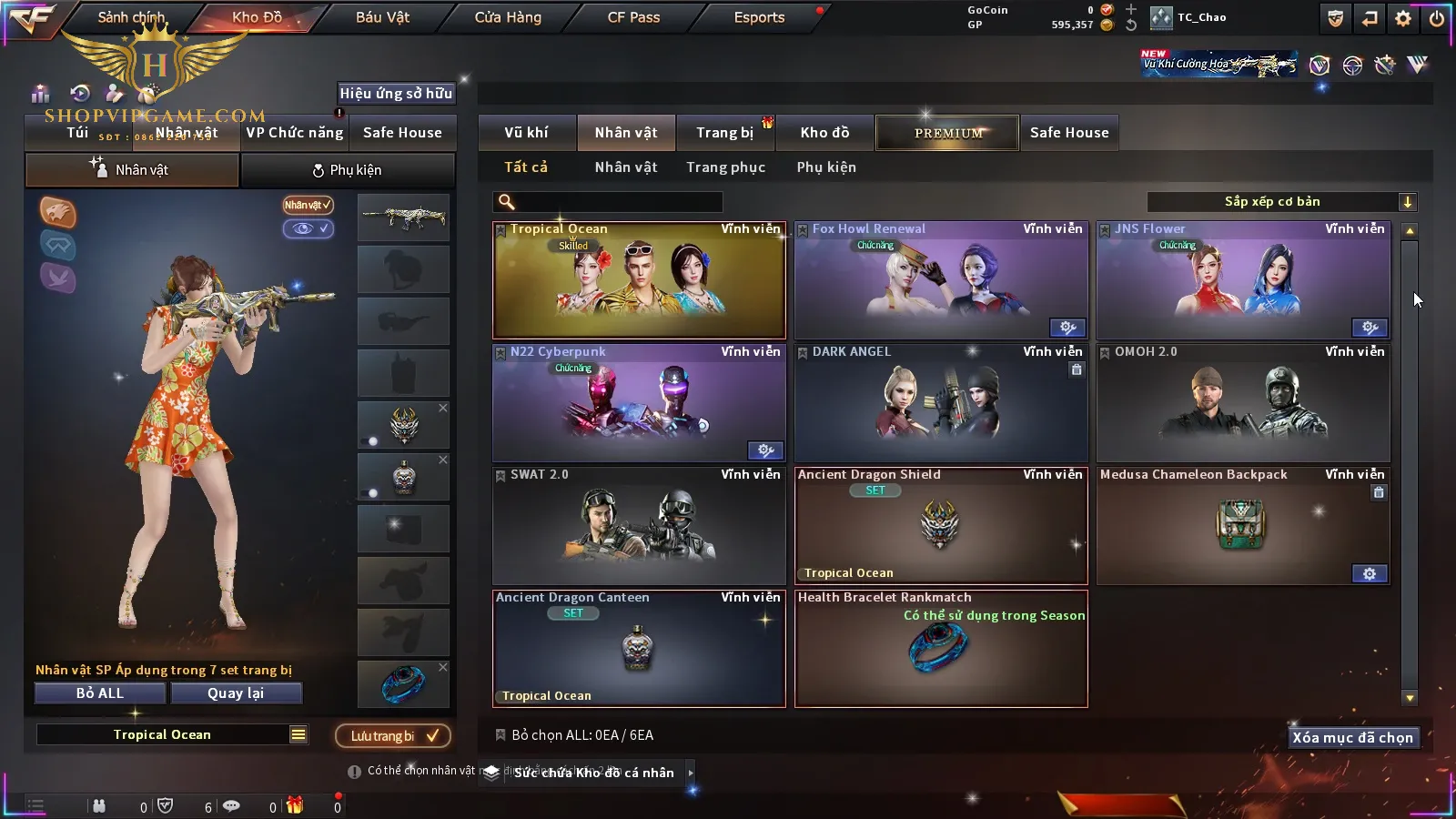Save loadout with Lưu trang bị
This screenshot has width=1456, height=819.
point(393,735)
